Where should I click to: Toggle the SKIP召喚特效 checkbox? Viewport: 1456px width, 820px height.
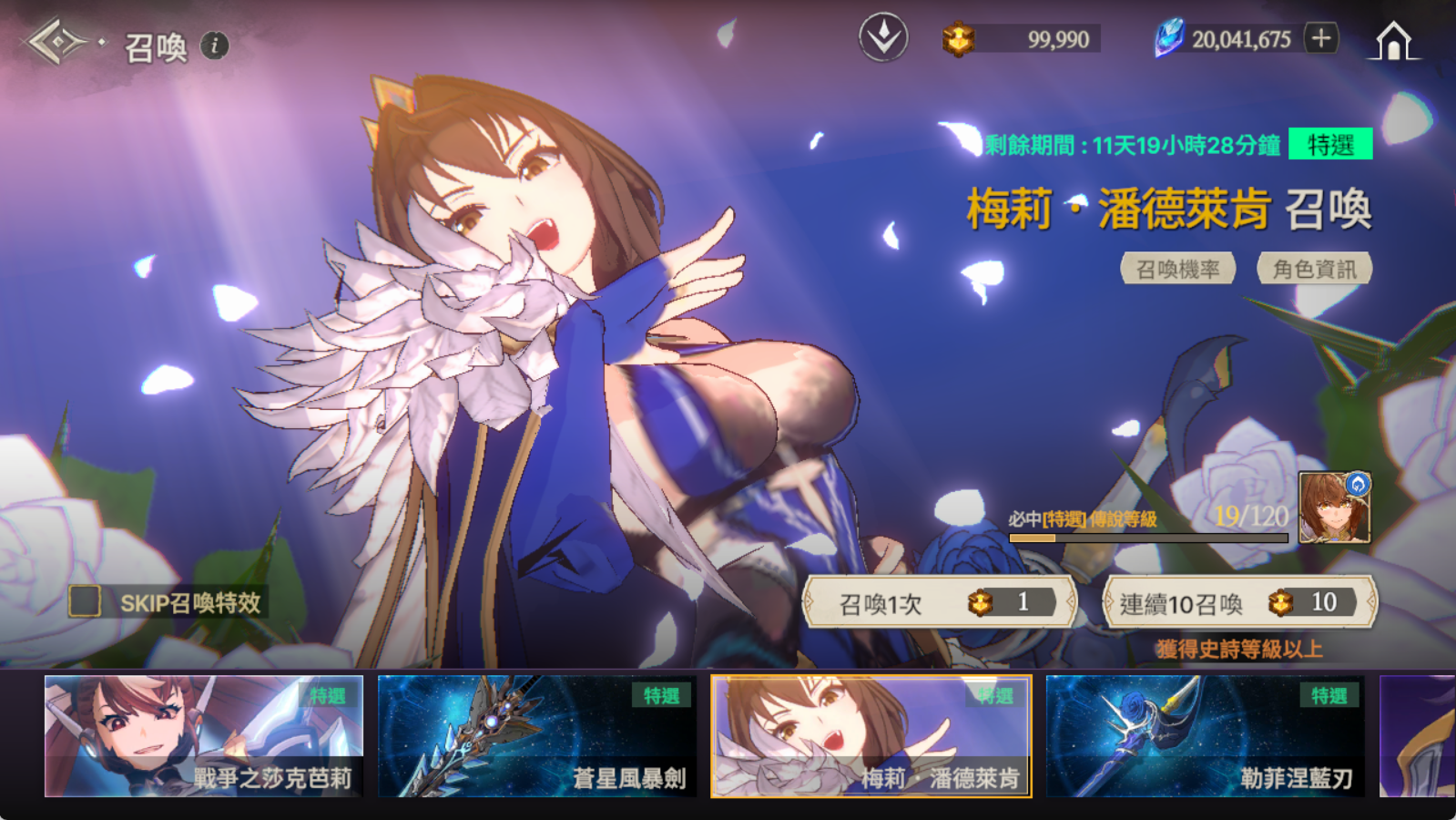86,601
